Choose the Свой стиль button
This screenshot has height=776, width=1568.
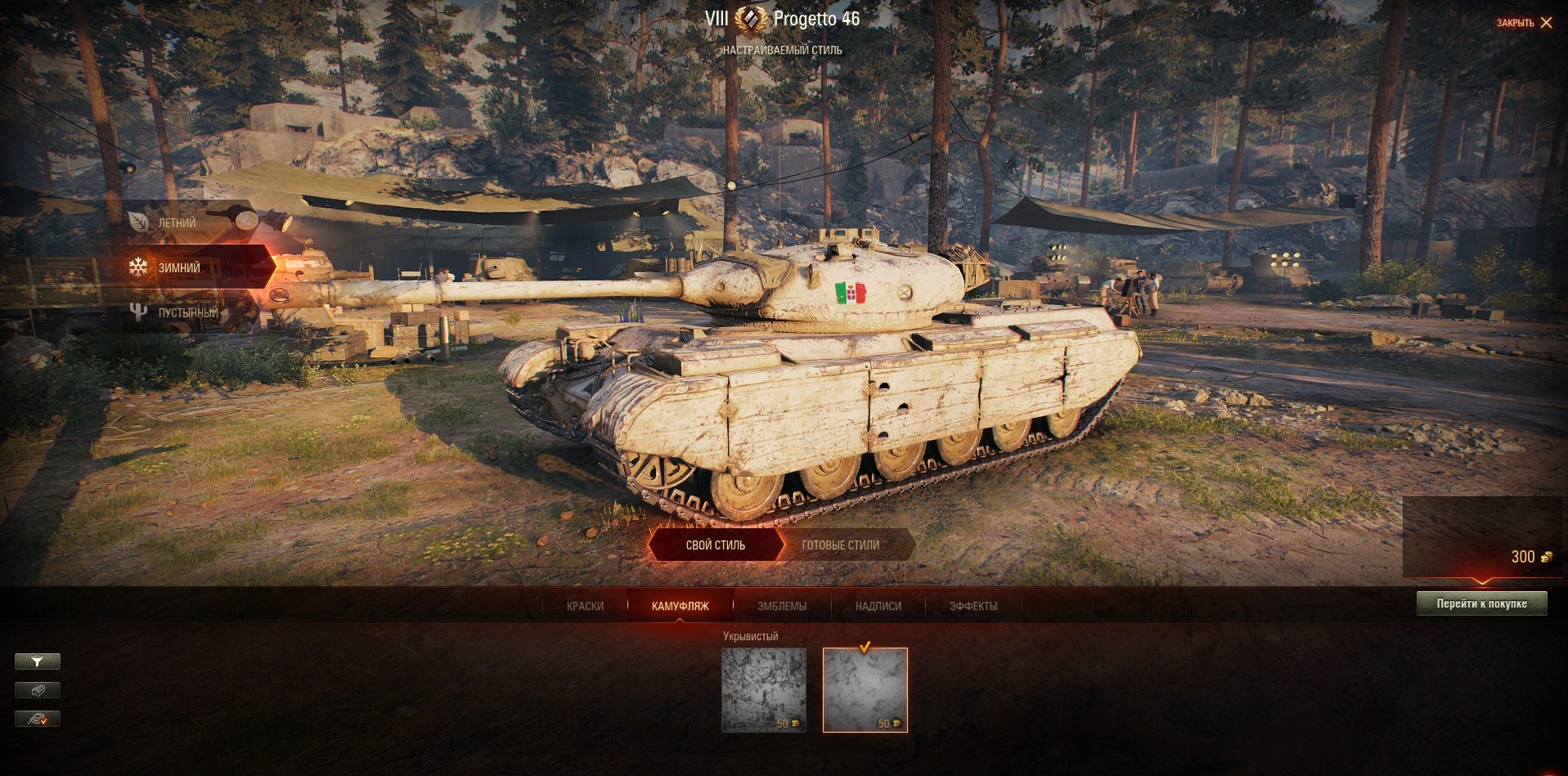coord(715,545)
